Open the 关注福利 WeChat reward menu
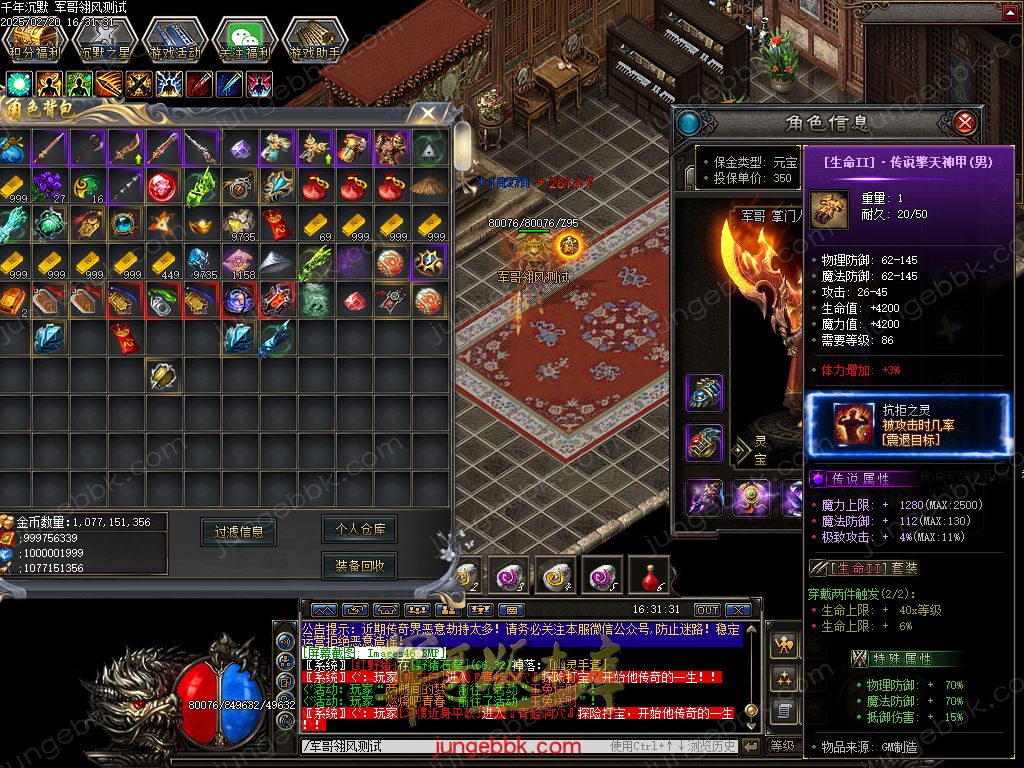Viewport: 1024px width, 768px height. click(245, 40)
